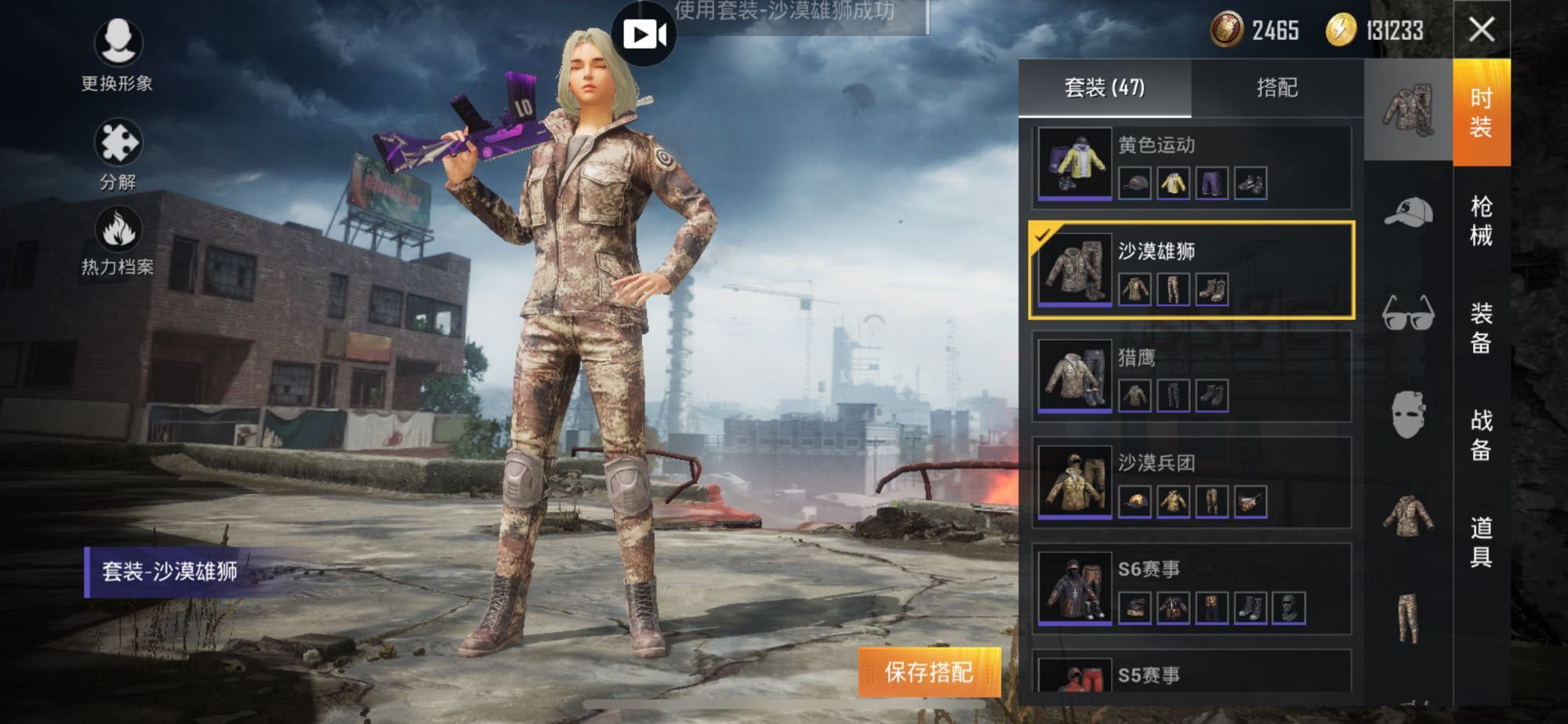Select the 套装 (47) tab
This screenshot has width=1568, height=724.
pyautogui.click(x=1104, y=87)
